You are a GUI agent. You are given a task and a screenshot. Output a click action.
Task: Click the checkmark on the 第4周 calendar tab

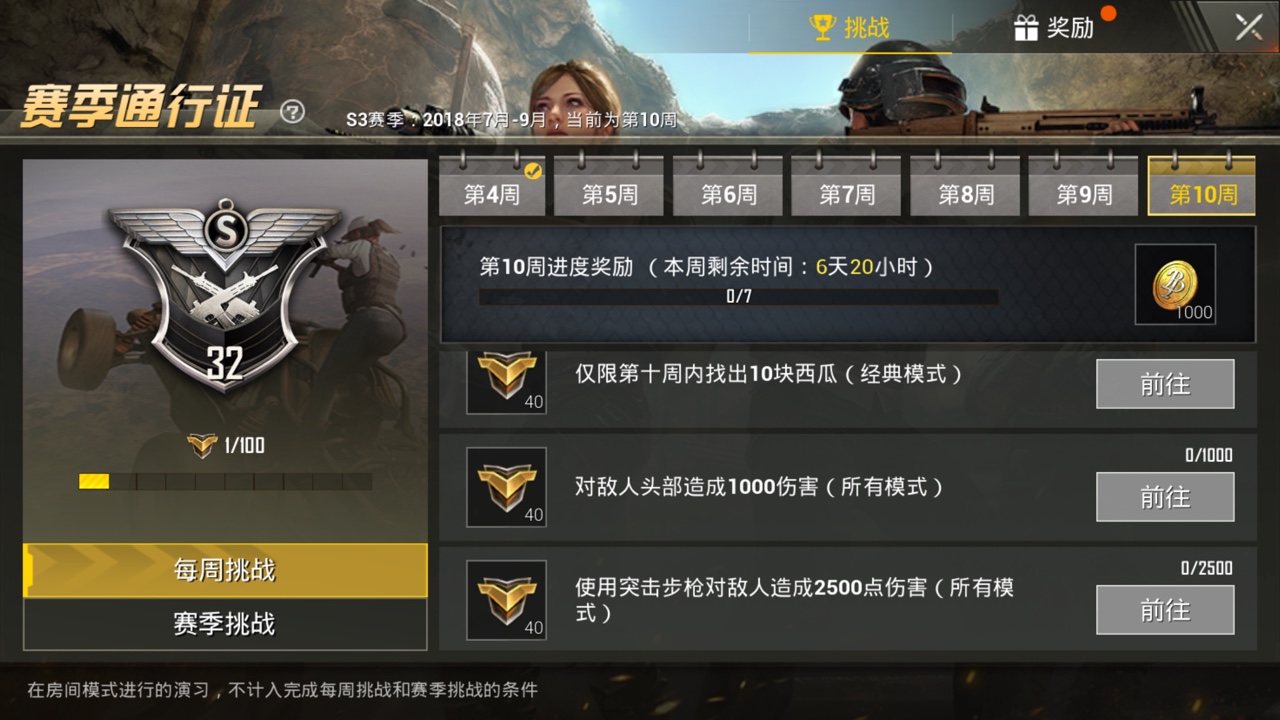pyautogui.click(x=535, y=170)
